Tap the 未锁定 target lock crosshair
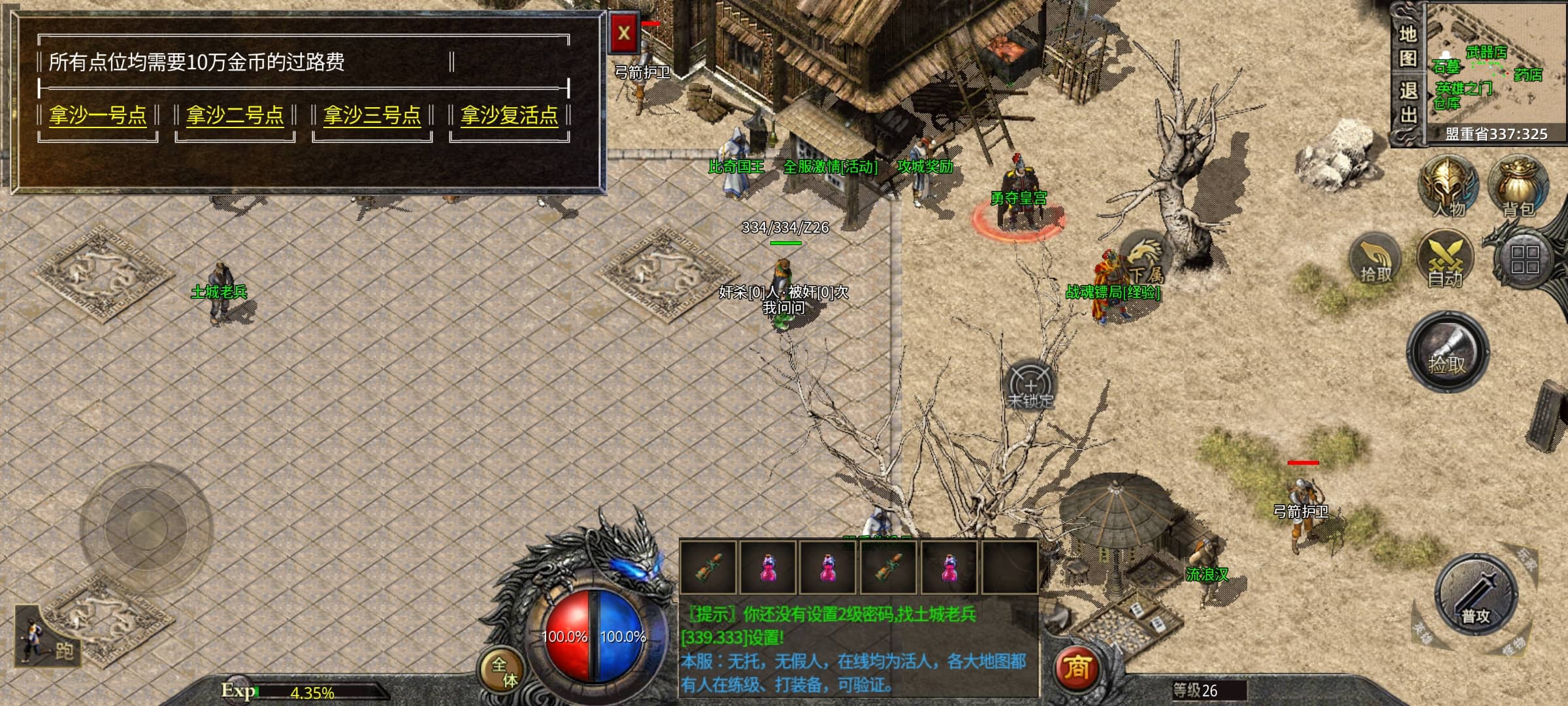The width and height of the screenshot is (1568, 706). click(x=1030, y=386)
